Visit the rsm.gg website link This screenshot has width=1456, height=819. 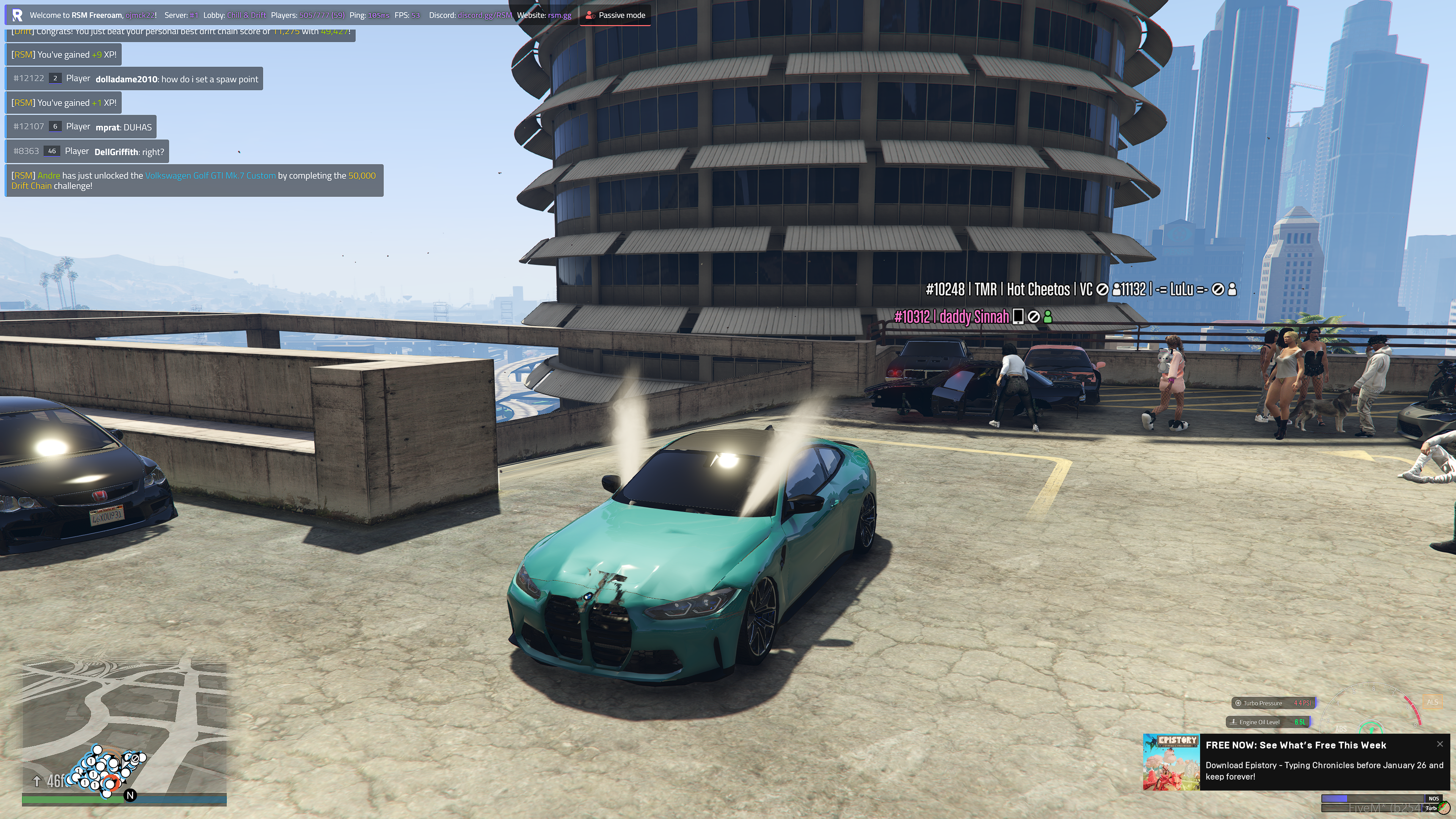[x=559, y=15]
